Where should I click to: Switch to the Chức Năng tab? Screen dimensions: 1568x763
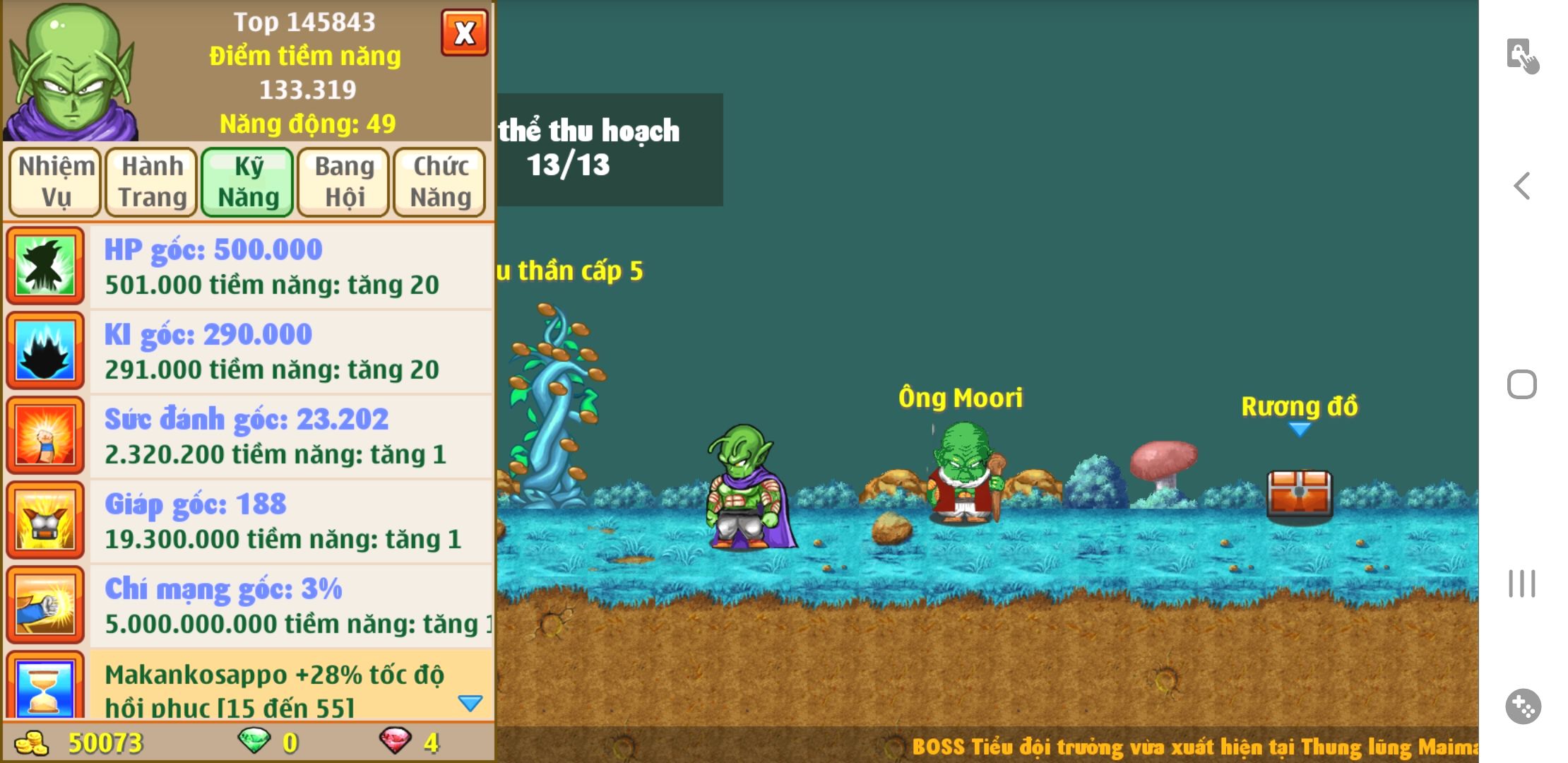pyautogui.click(x=440, y=182)
